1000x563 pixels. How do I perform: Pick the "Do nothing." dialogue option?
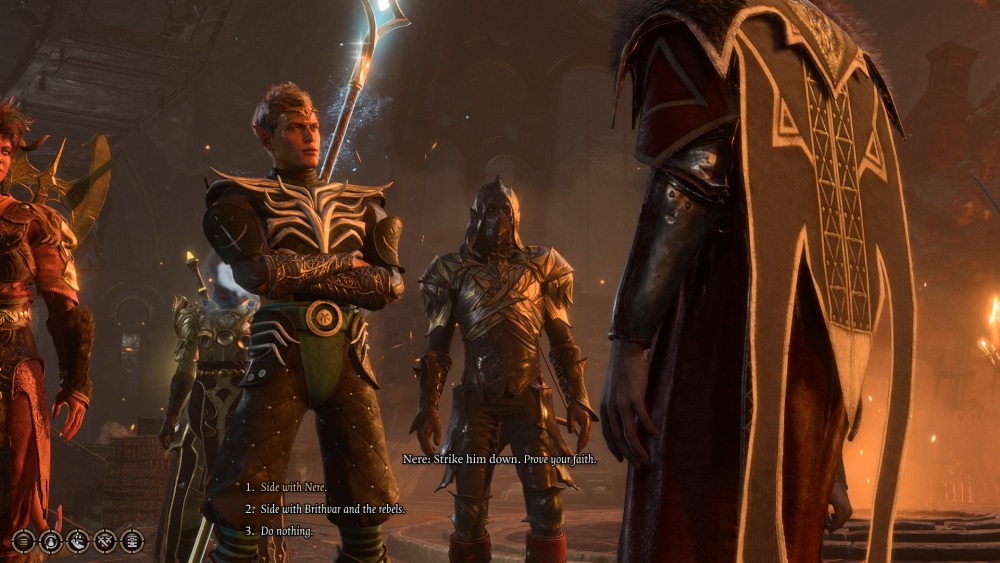click(286, 531)
